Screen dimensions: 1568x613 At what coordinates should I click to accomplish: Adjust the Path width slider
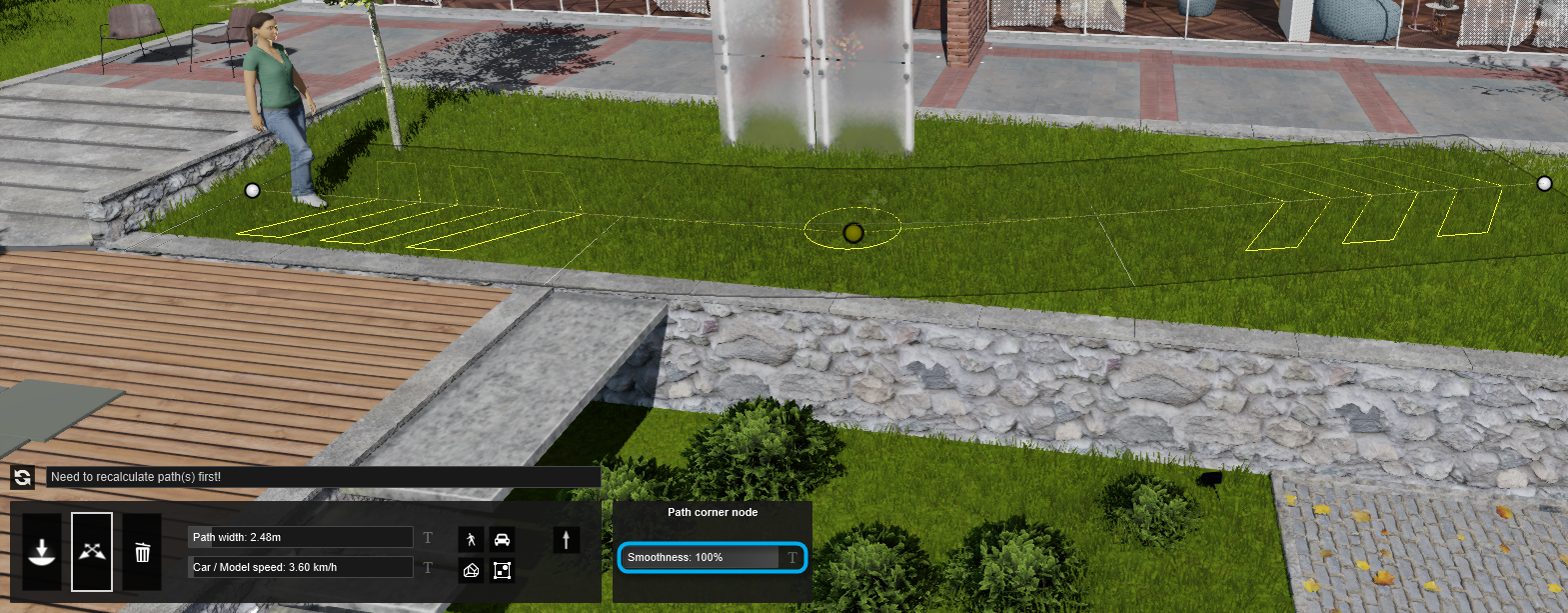300,537
